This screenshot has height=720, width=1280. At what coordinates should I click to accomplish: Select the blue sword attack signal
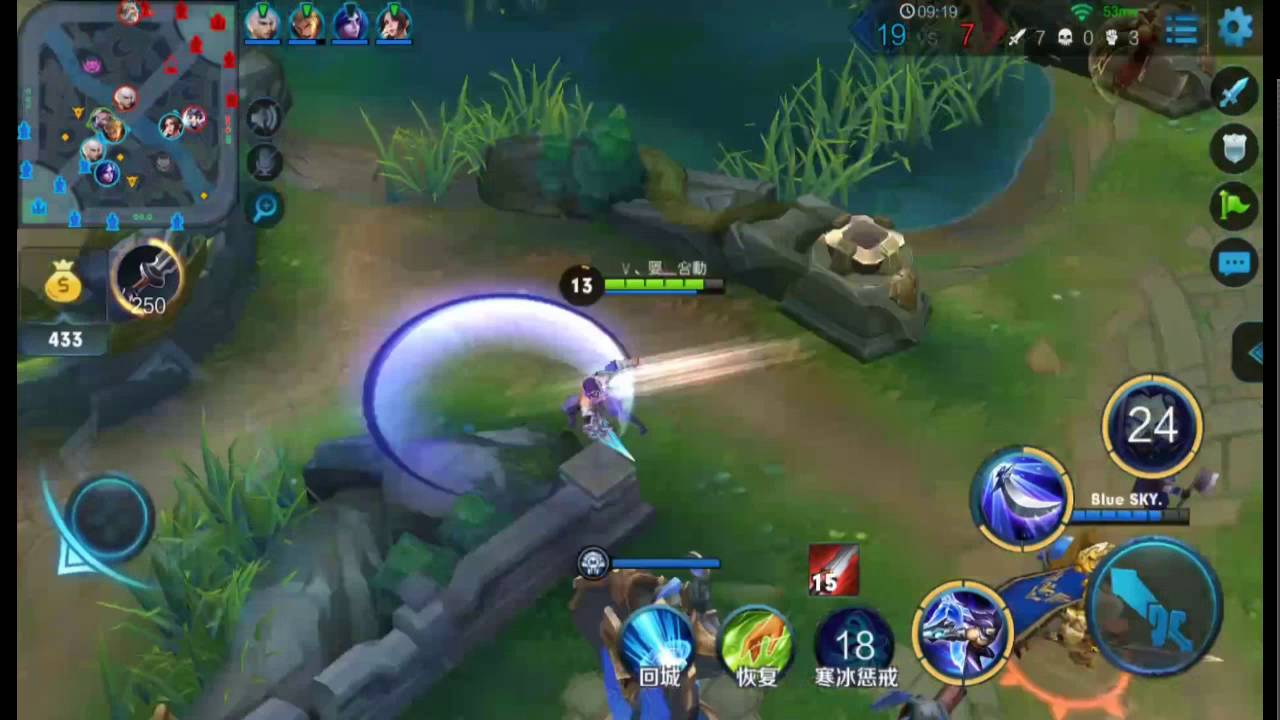point(1234,92)
